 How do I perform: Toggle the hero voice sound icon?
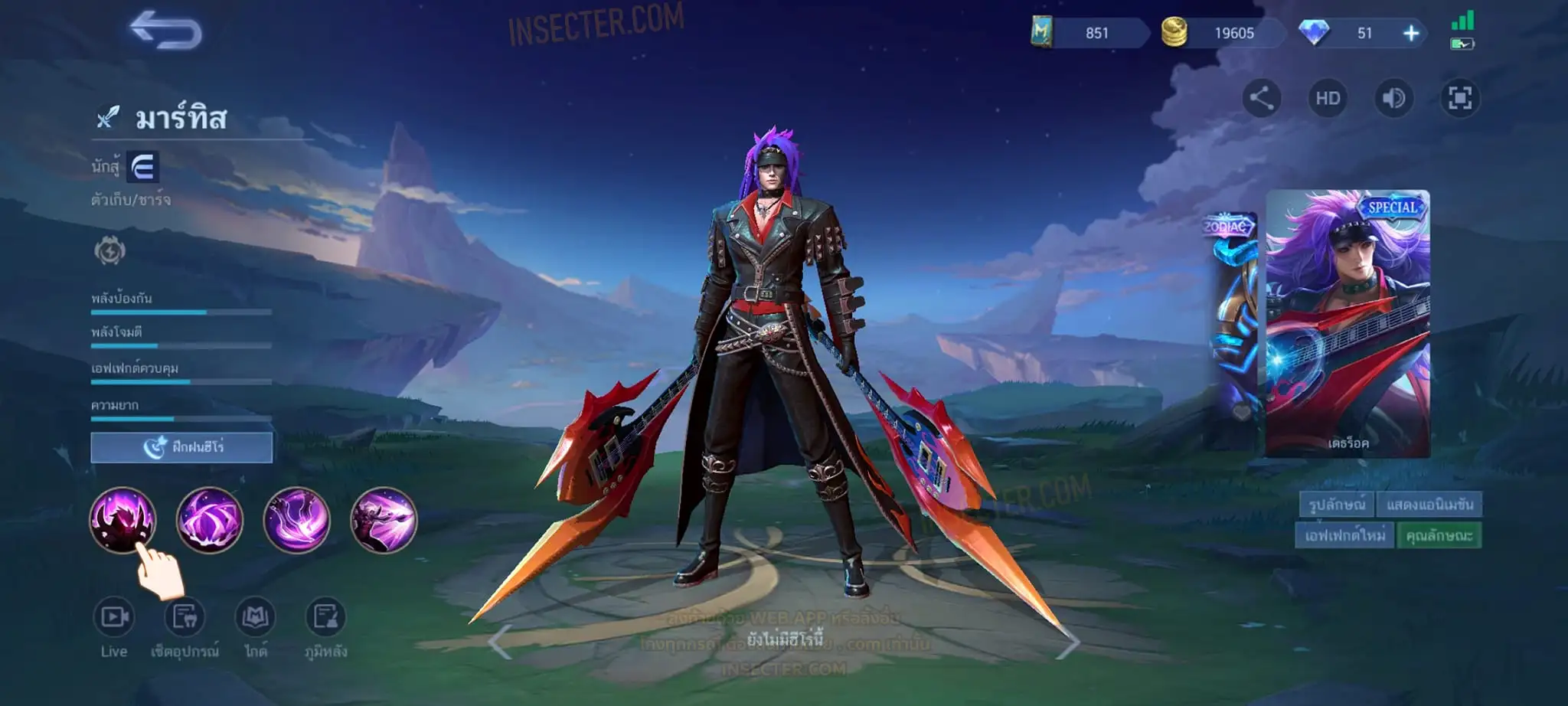1393,98
